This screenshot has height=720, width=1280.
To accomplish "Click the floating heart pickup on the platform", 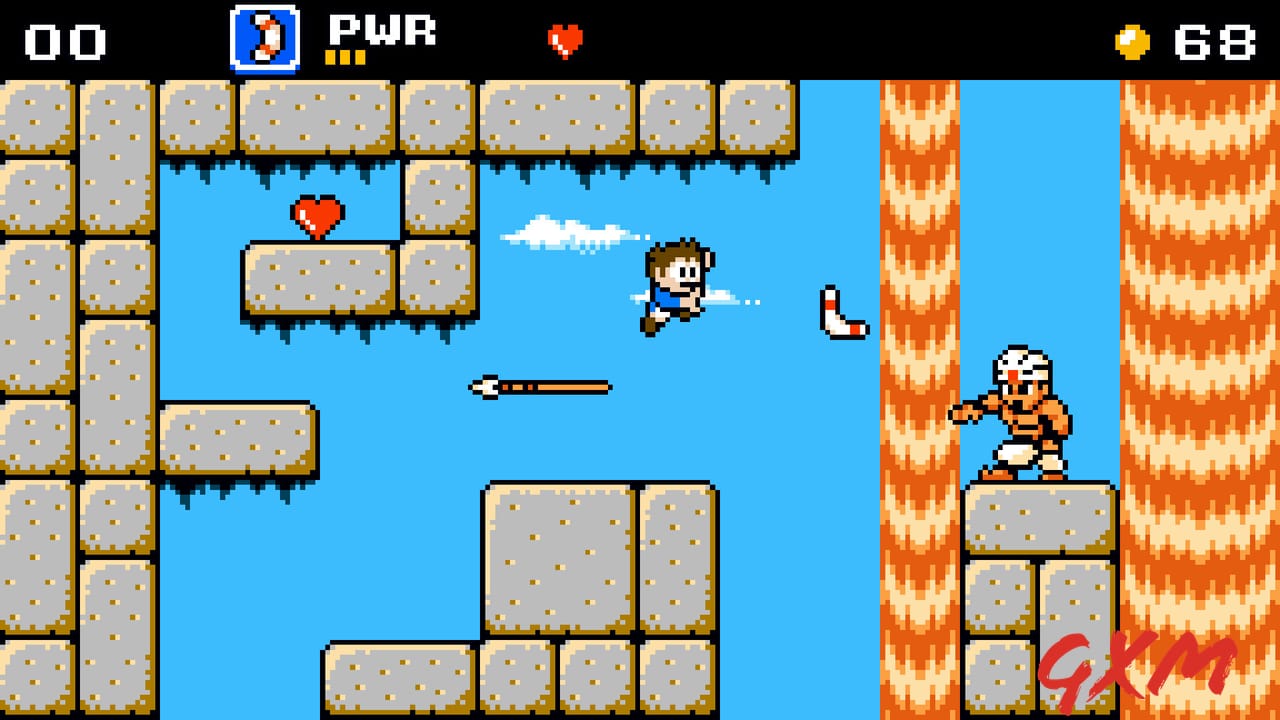I will tap(315, 218).
